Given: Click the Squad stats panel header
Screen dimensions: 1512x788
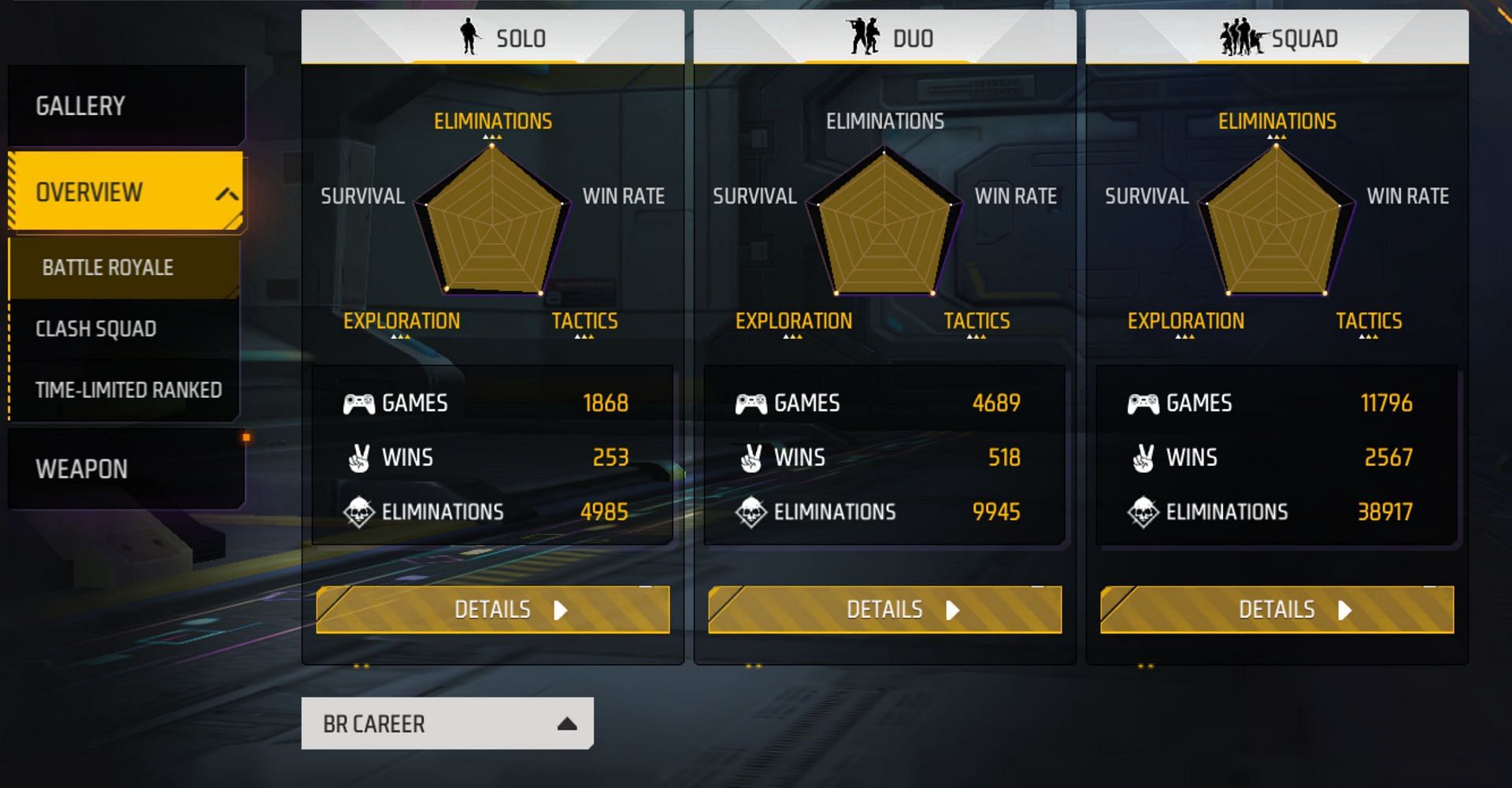Looking at the screenshot, I should (x=1277, y=37).
